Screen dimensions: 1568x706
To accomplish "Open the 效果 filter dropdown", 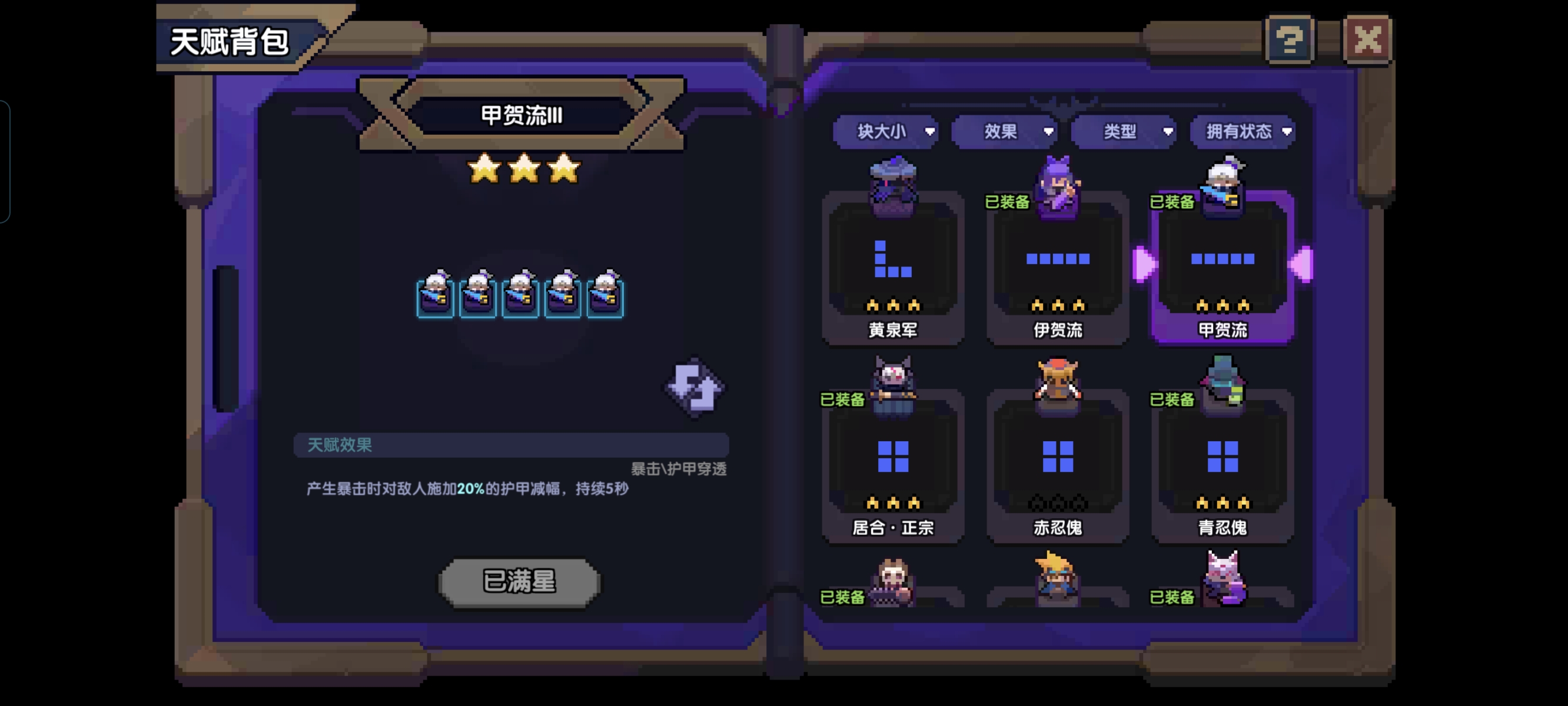I will pyautogui.click(x=1004, y=131).
